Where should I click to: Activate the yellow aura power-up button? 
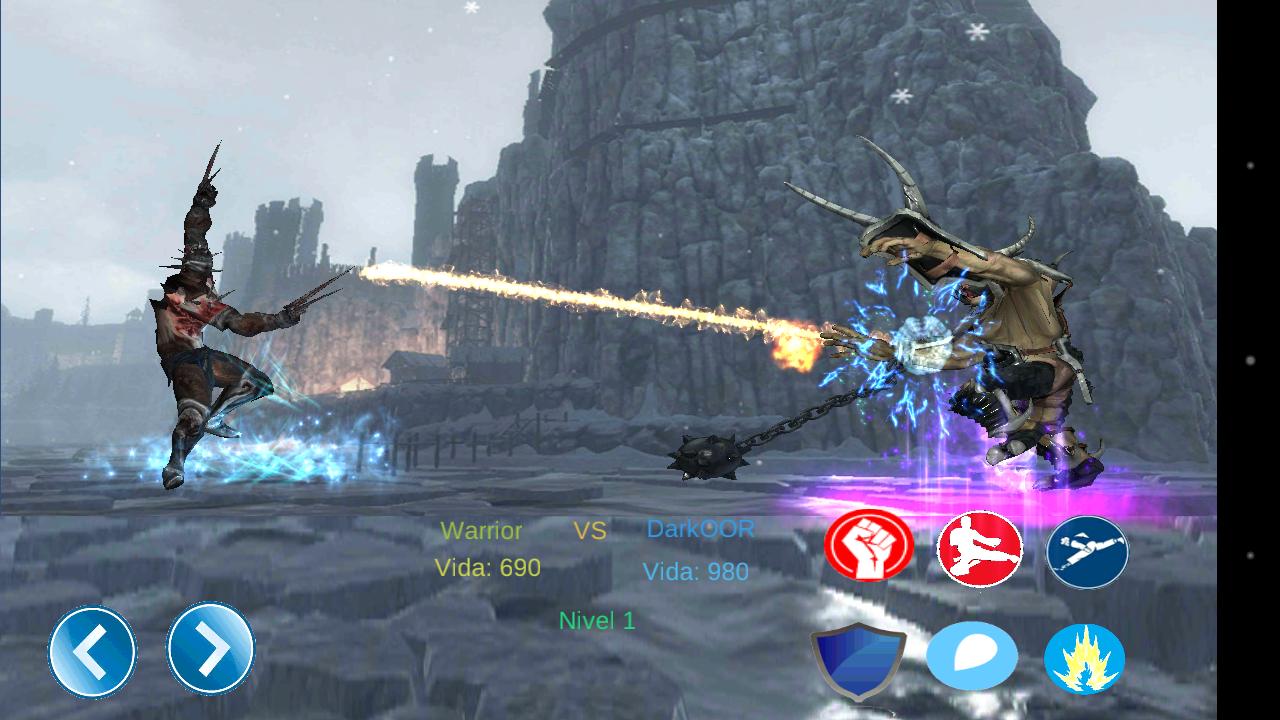click(1085, 659)
